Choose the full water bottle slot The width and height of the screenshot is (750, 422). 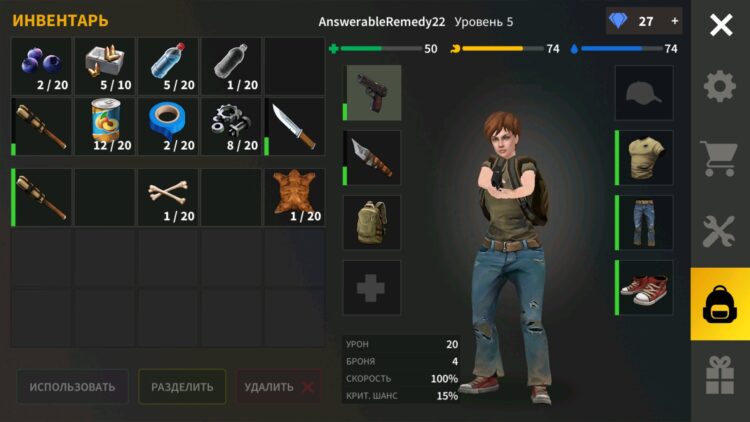(168, 67)
